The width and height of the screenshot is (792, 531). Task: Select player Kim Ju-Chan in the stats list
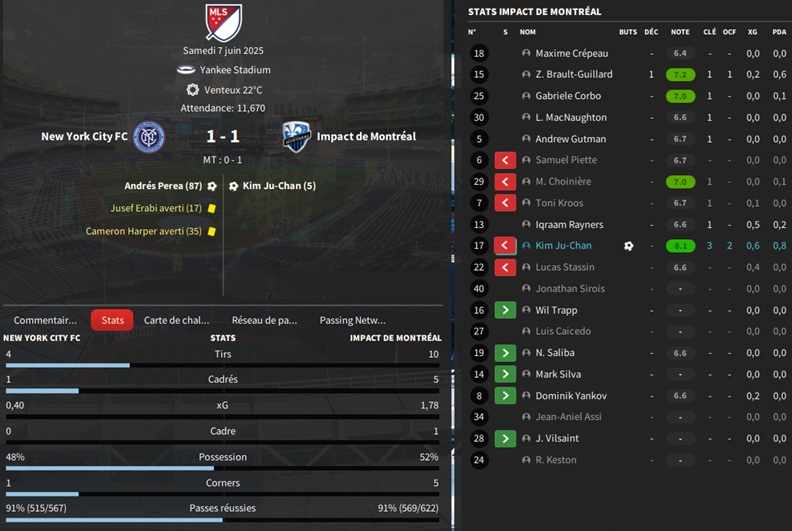point(563,246)
